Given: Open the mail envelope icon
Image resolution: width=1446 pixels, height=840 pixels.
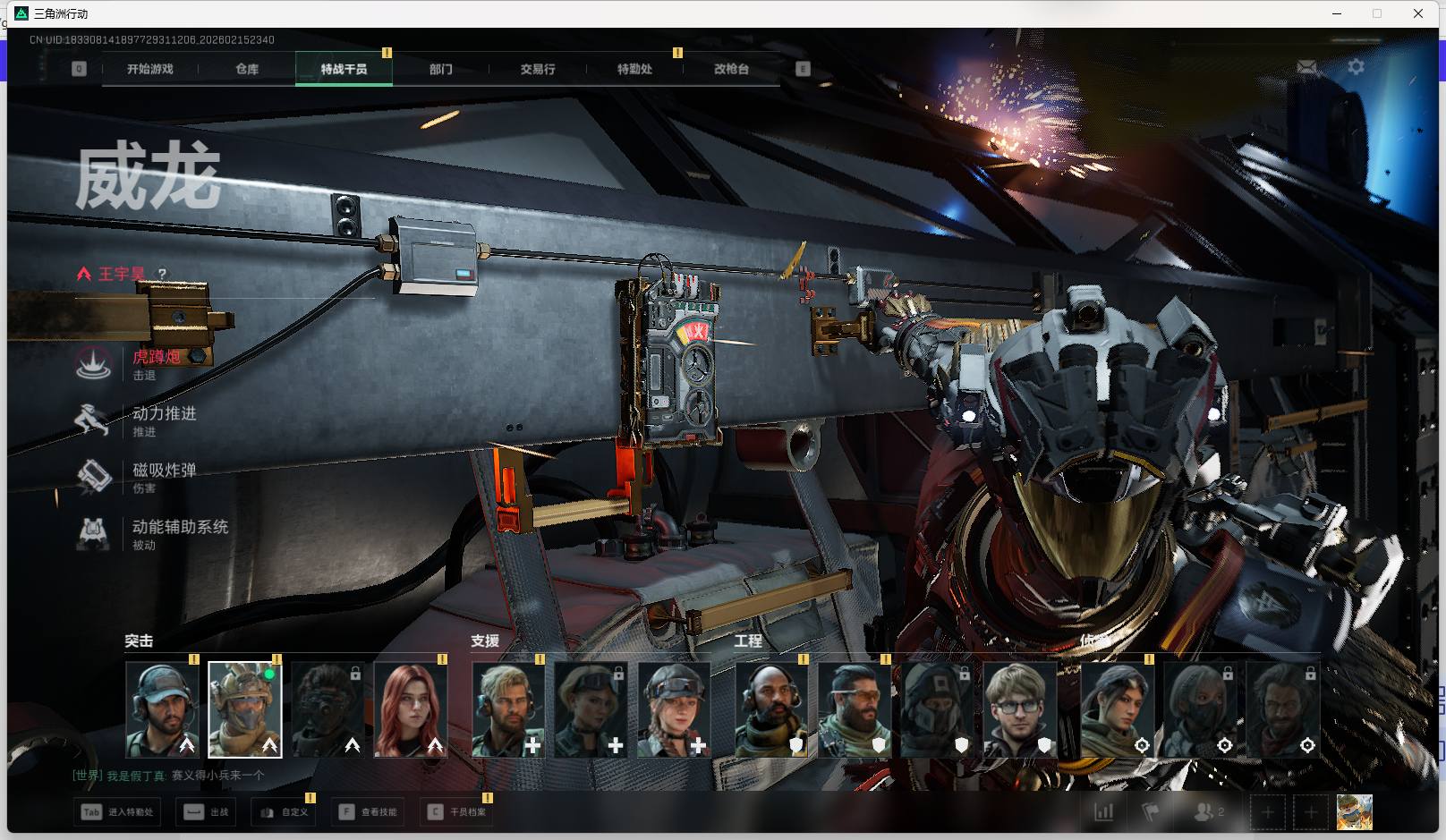Looking at the screenshot, I should click(1306, 67).
